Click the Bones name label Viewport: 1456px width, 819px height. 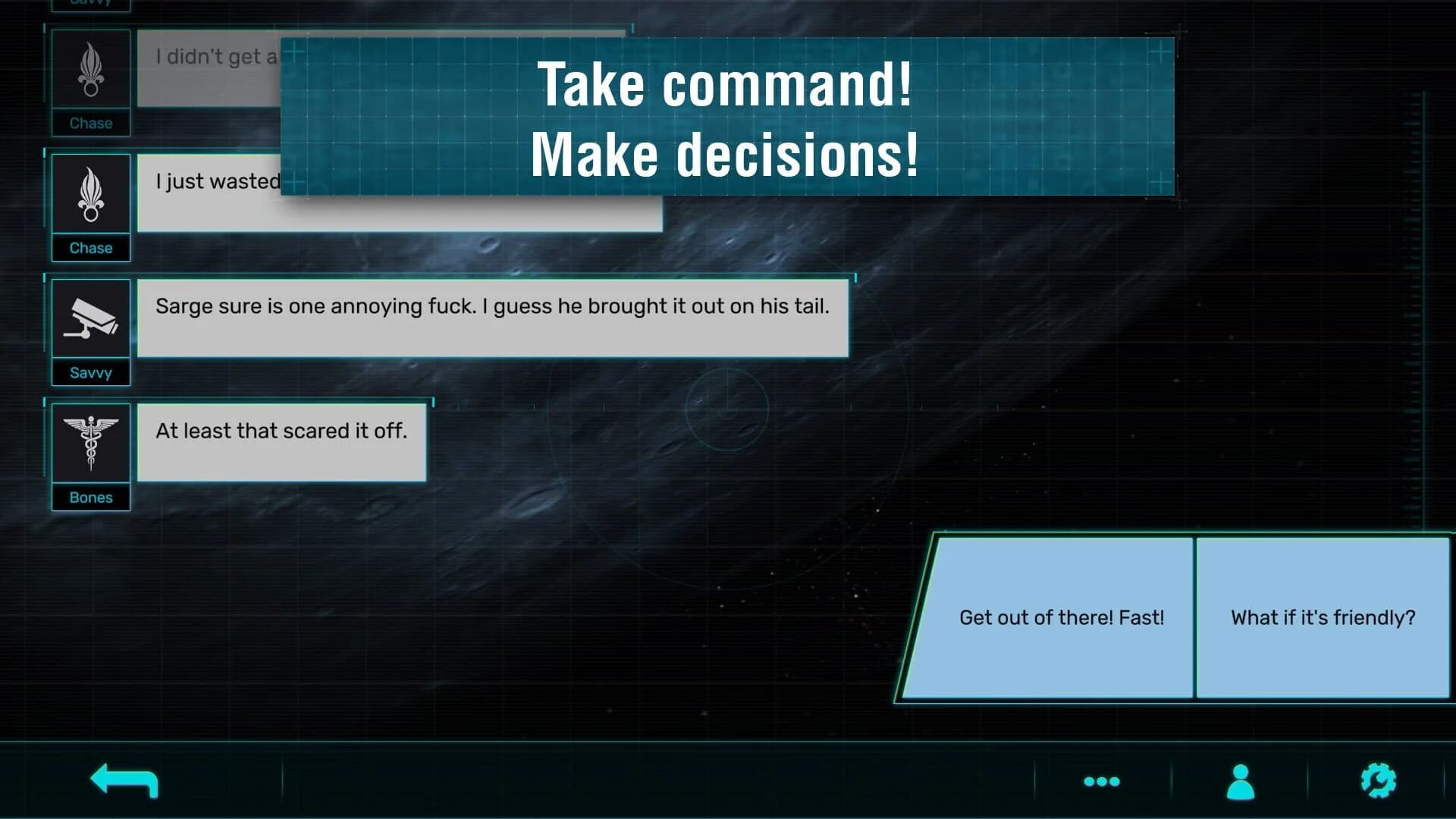tap(90, 497)
